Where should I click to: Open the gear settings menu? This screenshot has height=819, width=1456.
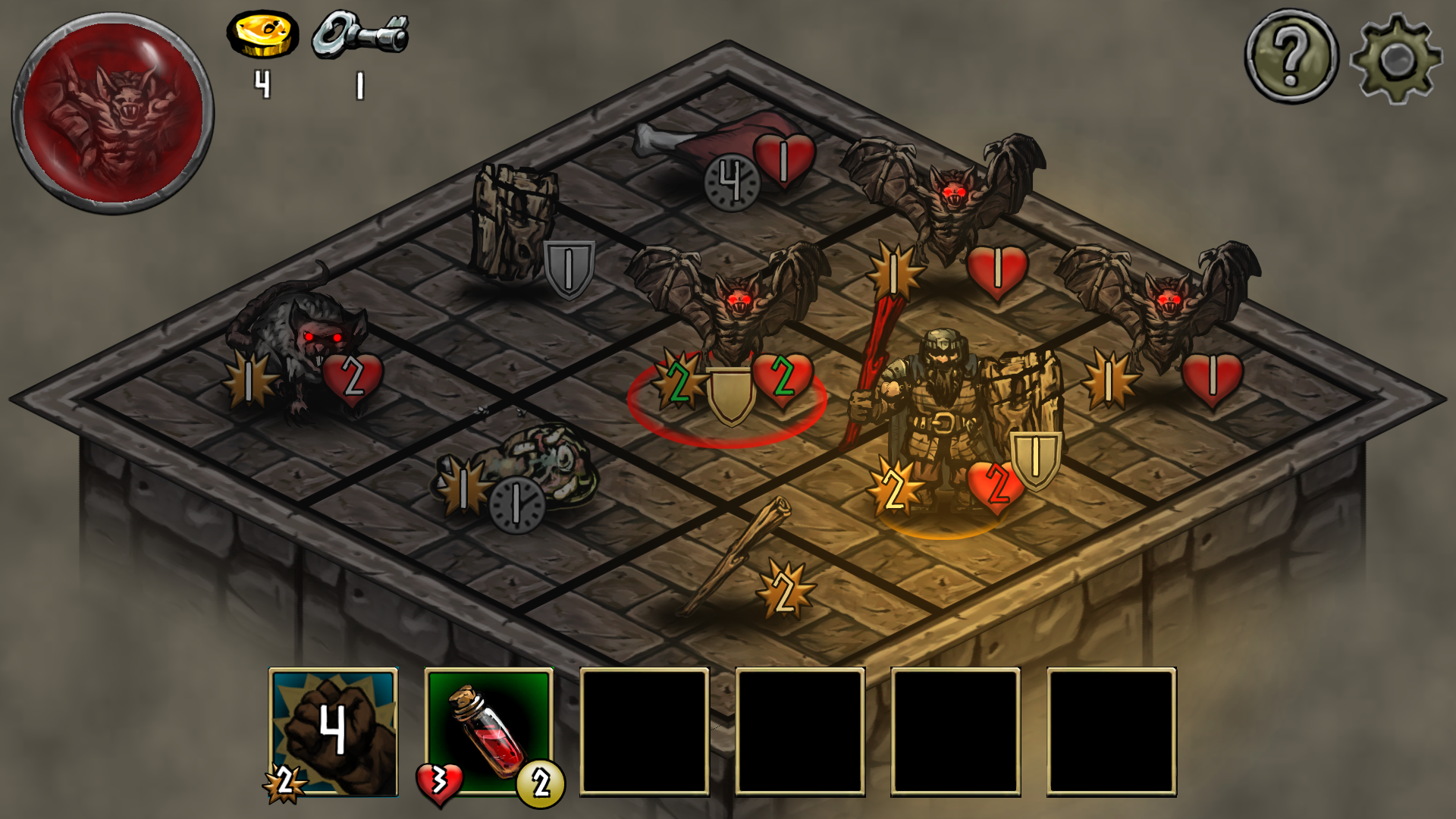1396,58
